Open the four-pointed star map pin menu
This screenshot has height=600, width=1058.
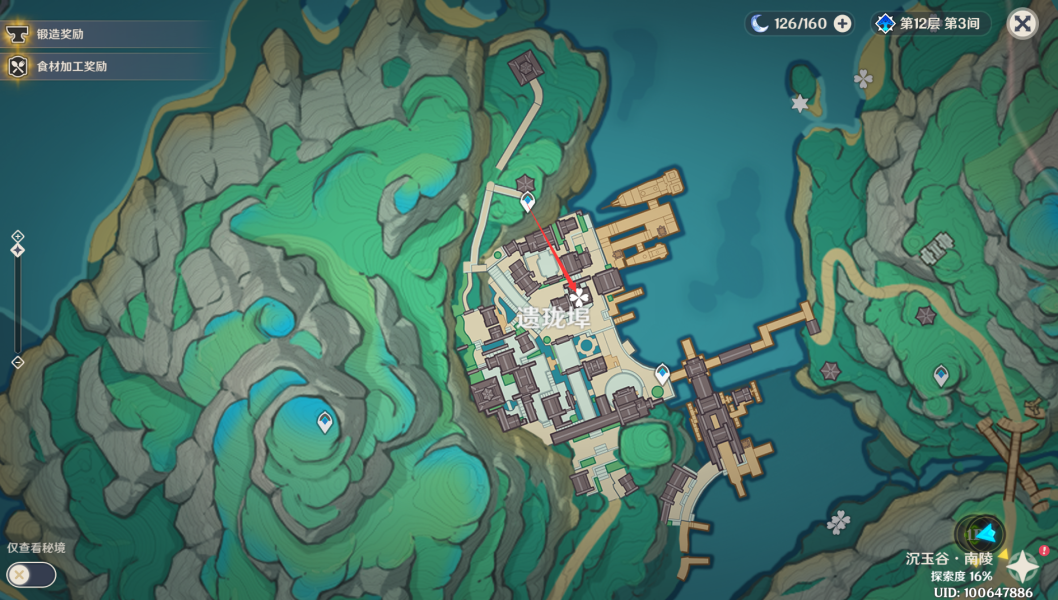pos(1022,567)
